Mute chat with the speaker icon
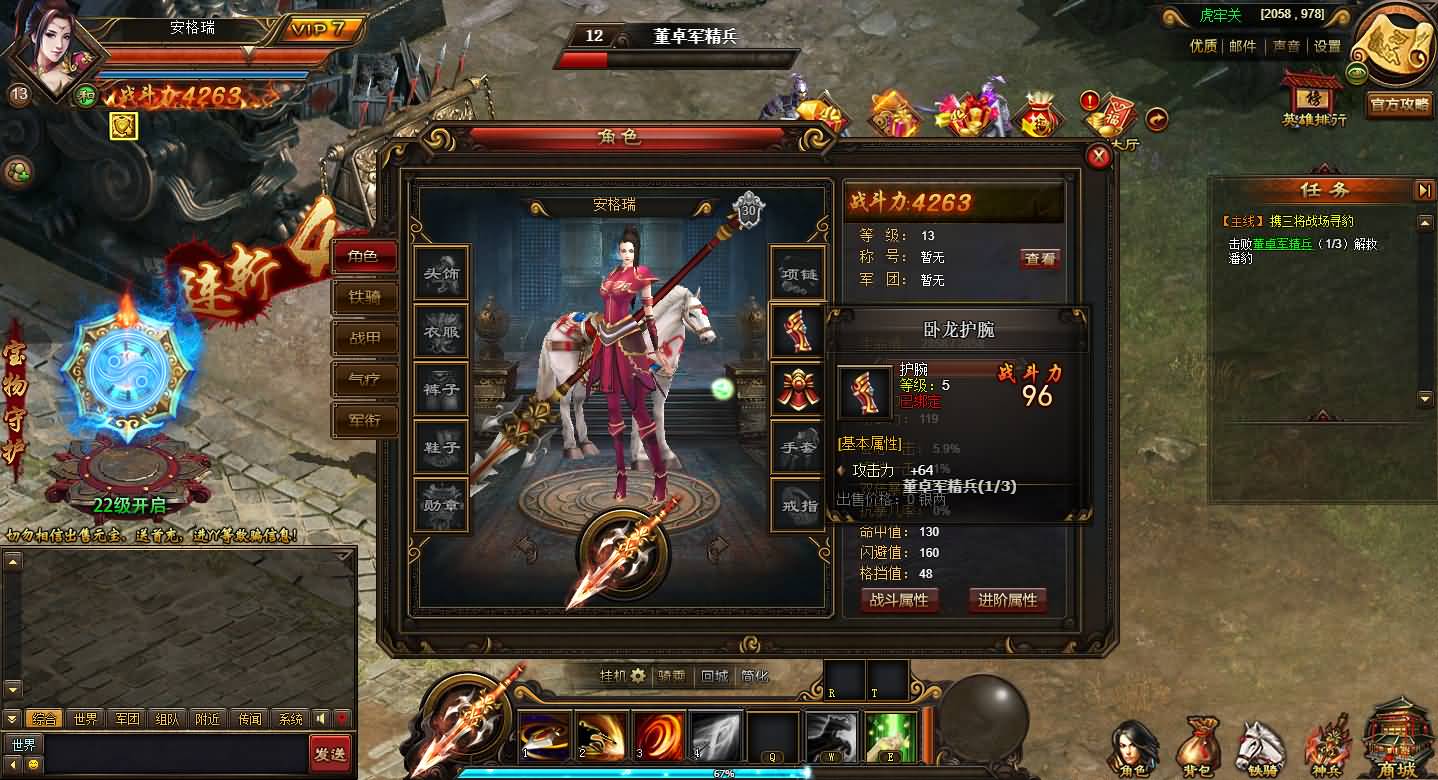The image size is (1438, 780). coord(319,718)
